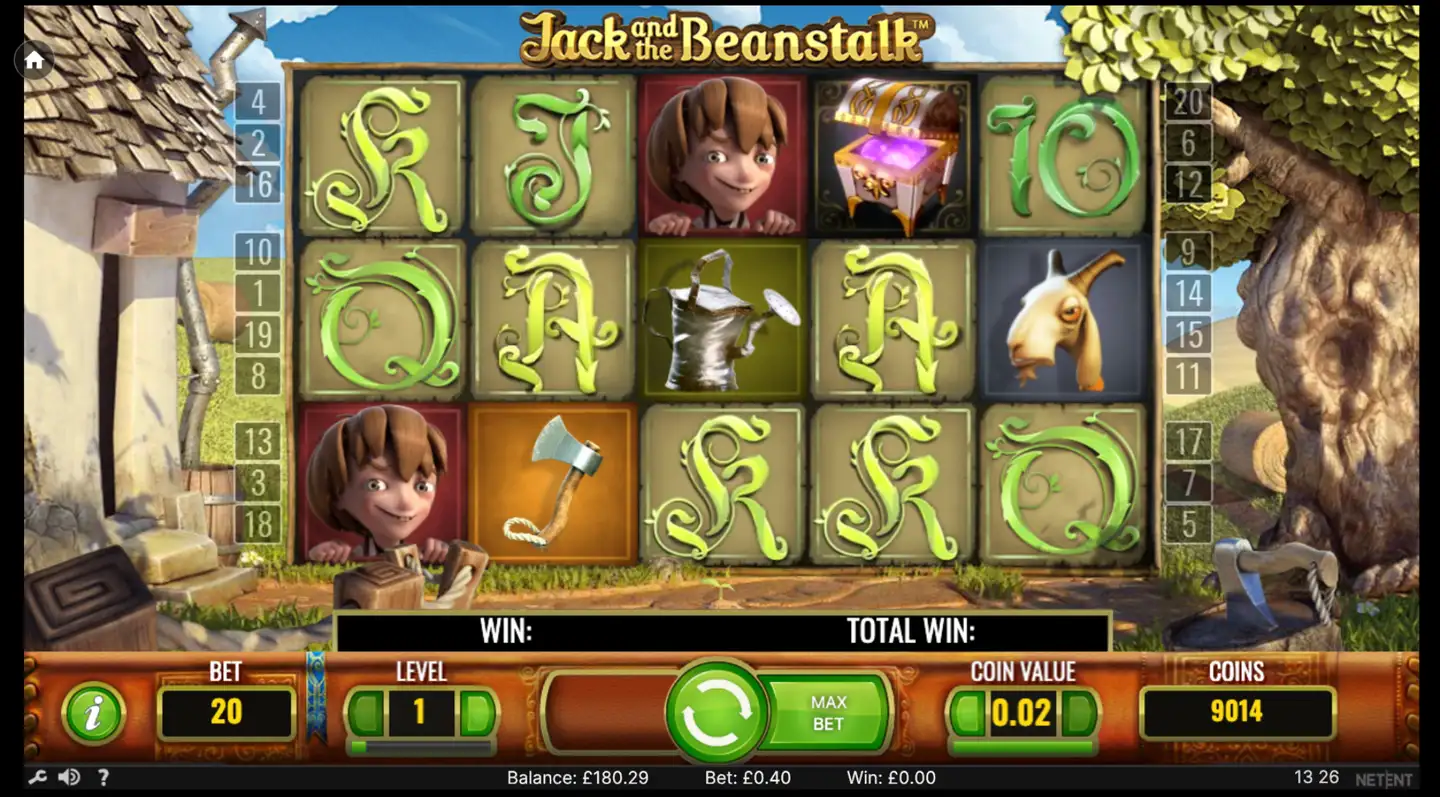Click the Level progress bar below the level display
The image size is (1440, 797).
point(420,745)
